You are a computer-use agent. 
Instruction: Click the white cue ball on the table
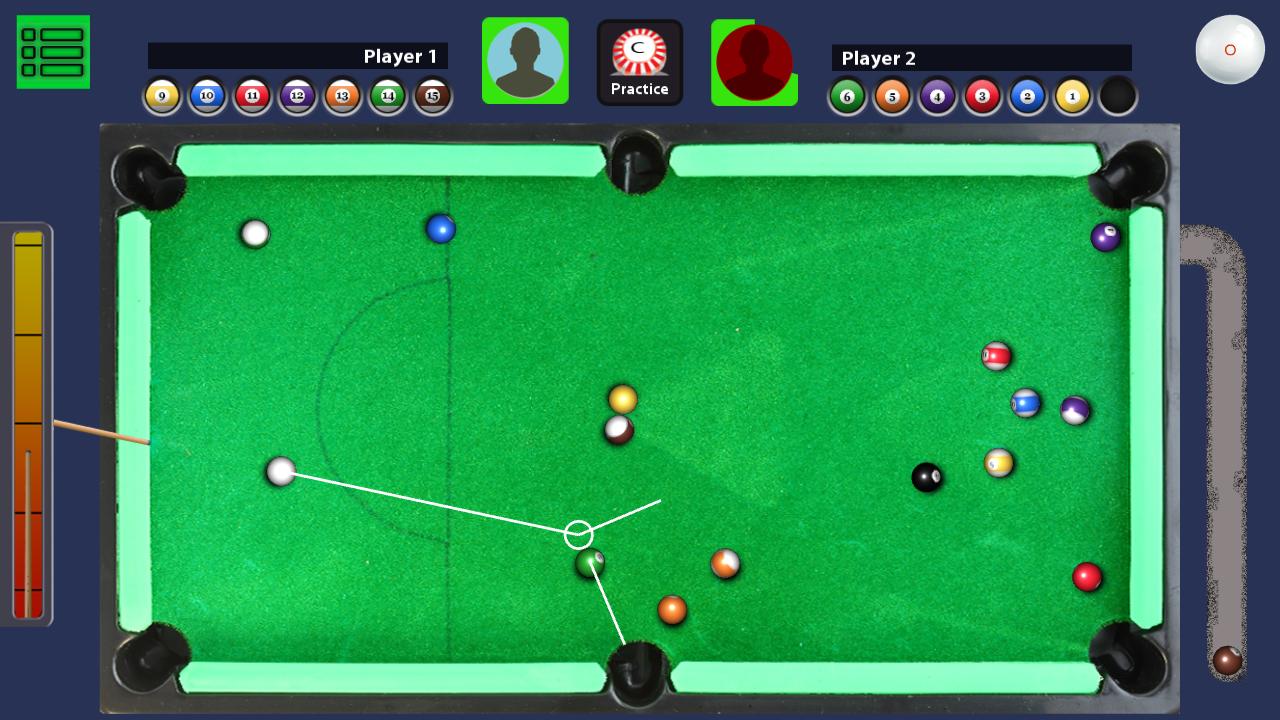pyautogui.click(x=282, y=473)
